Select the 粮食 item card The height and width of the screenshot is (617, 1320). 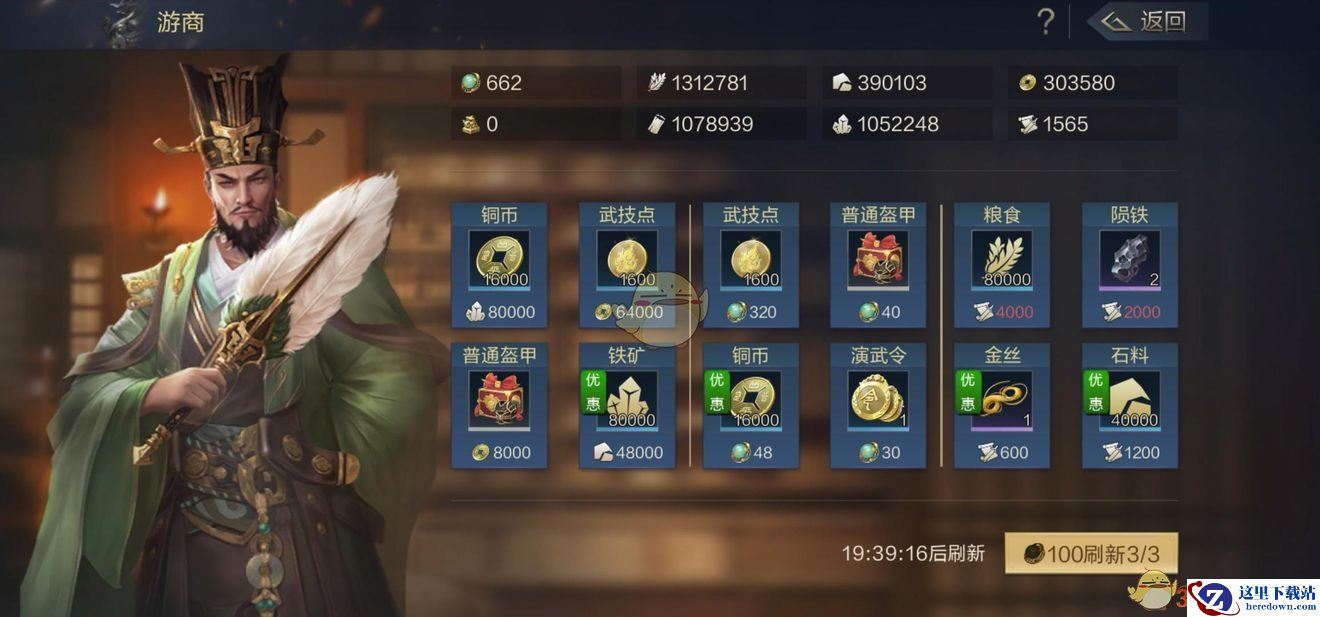click(x=1002, y=265)
